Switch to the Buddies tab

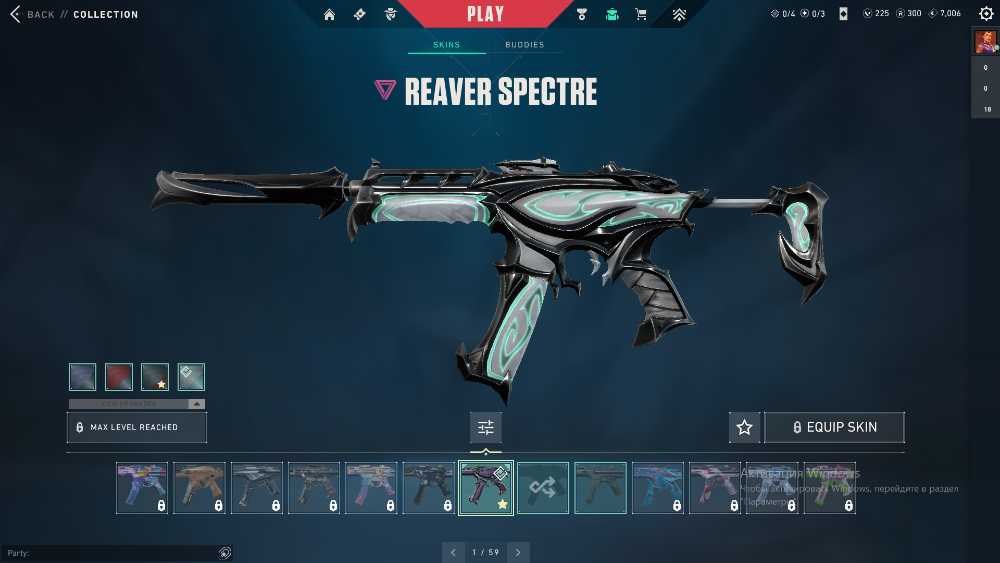tap(524, 45)
